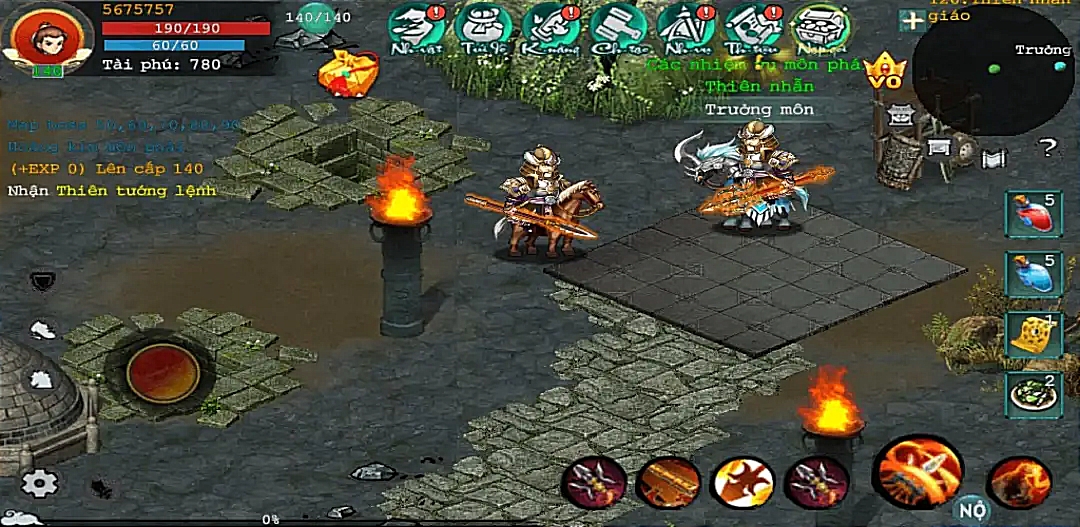Toggle the NỘ rage button
Viewport: 1080px width, 527px height.
pos(968,509)
